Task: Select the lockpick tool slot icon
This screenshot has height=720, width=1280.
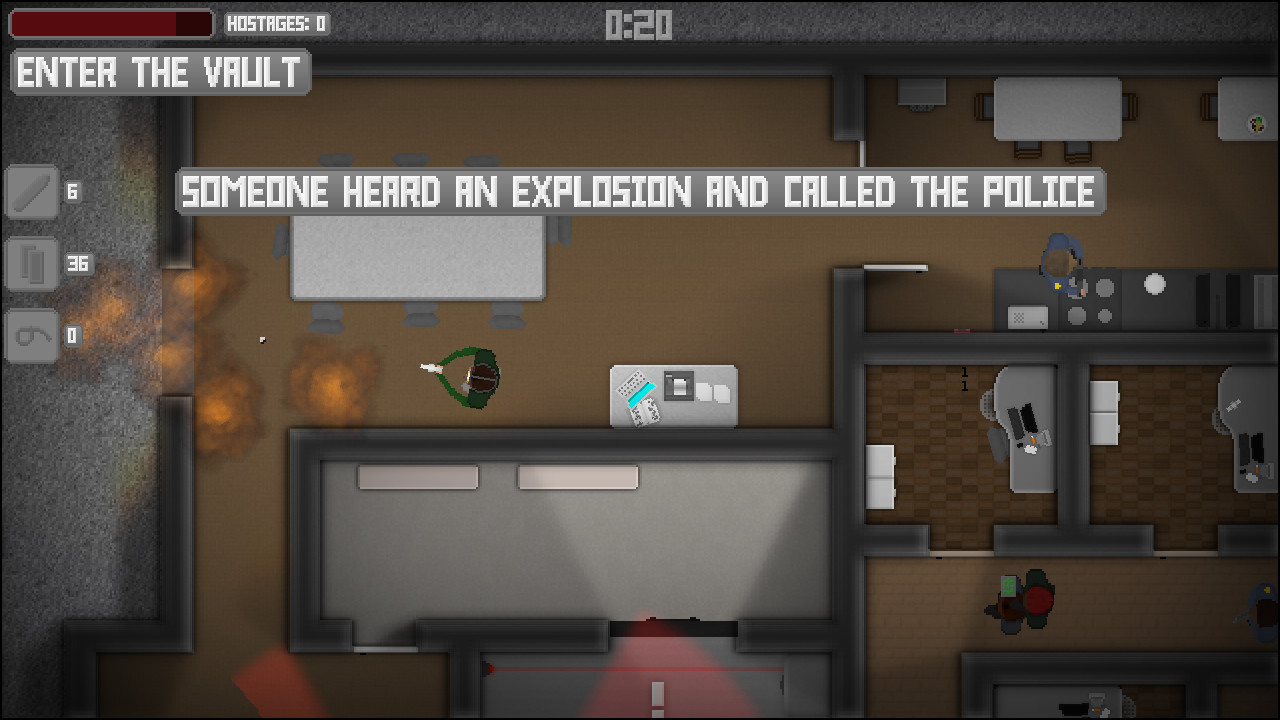Action: pyautogui.click(x=31, y=336)
